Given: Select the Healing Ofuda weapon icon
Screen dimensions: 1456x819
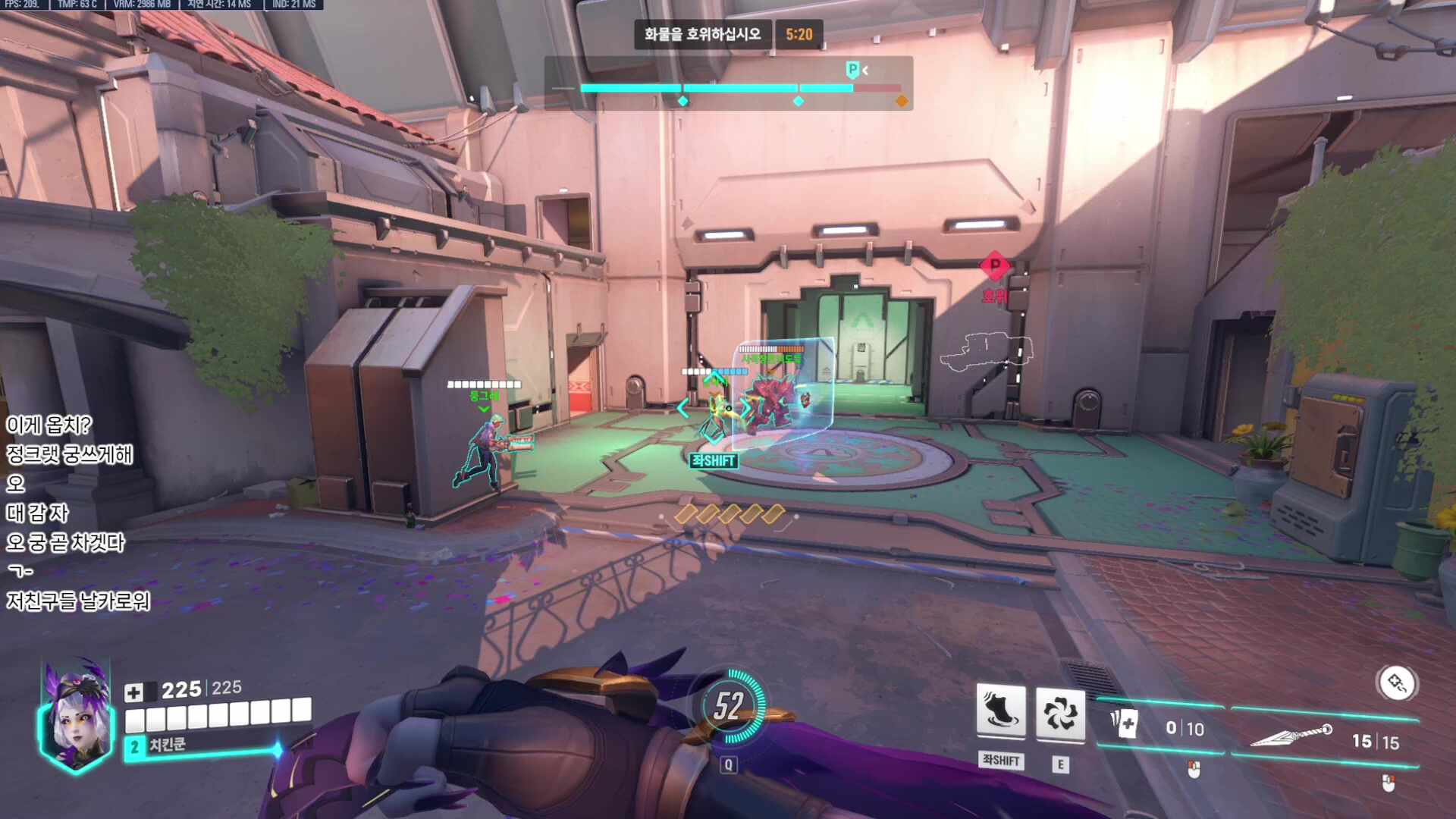Looking at the screenshot, I should pos(1124,724).
